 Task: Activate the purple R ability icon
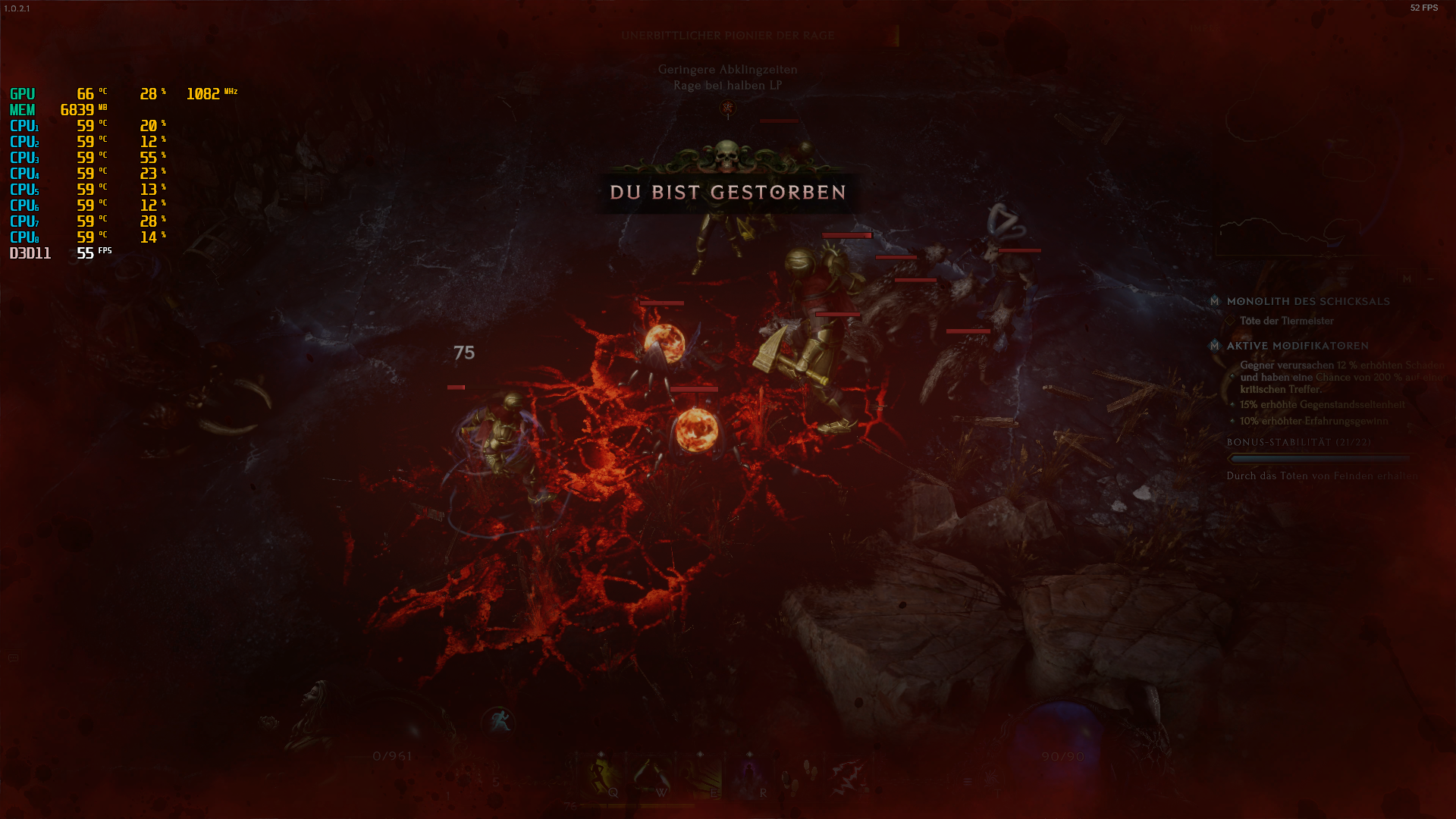pyautogui.click(x=749, y=776)
